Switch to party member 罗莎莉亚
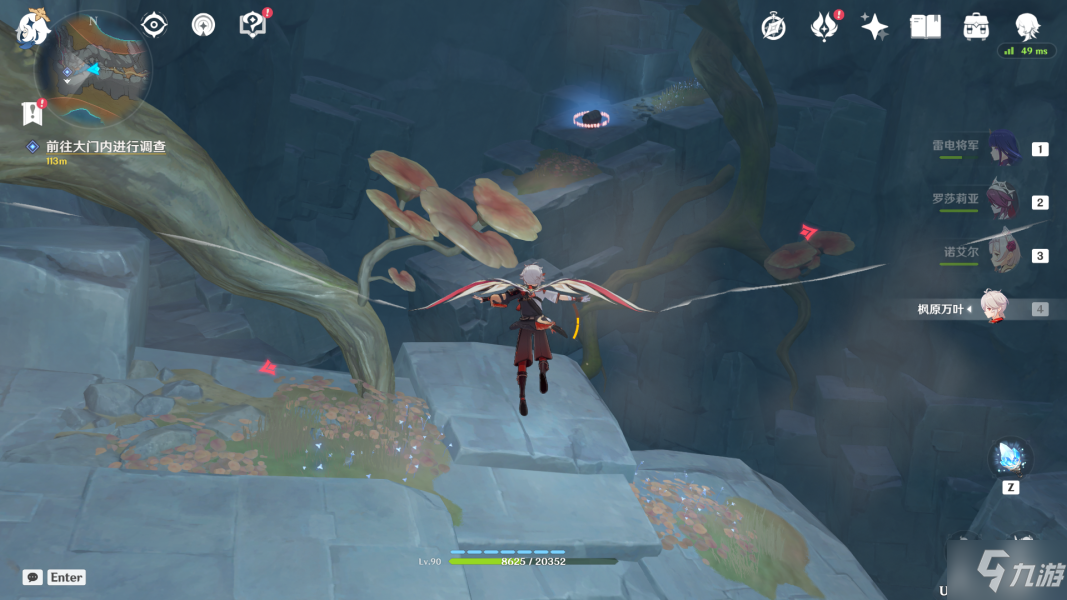The height and width of the screenshot is (600, 1067). pos(1000,201)
